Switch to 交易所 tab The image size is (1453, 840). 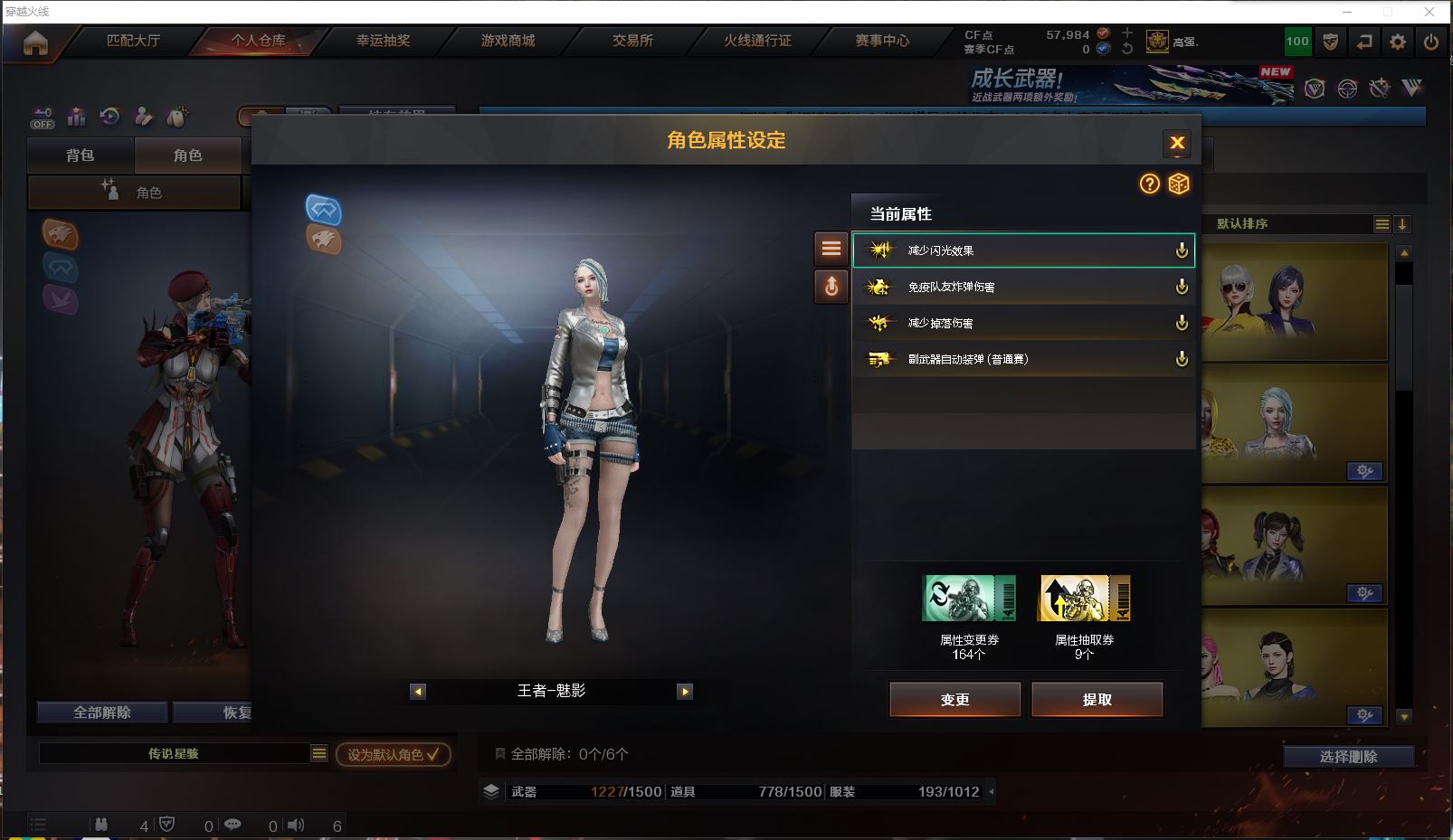click(x=632, y=41)
